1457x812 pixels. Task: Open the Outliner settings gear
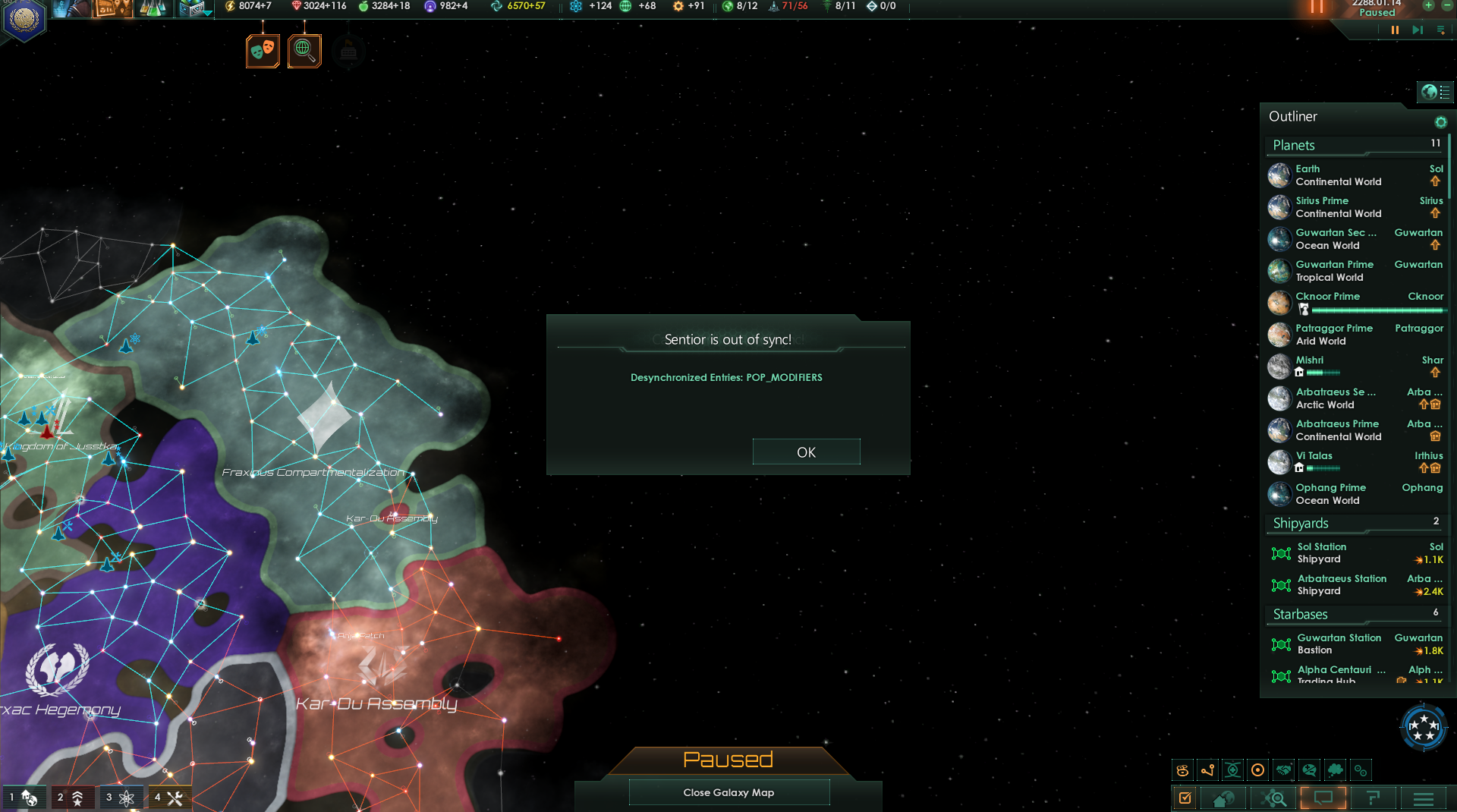tap(1441, 121)
